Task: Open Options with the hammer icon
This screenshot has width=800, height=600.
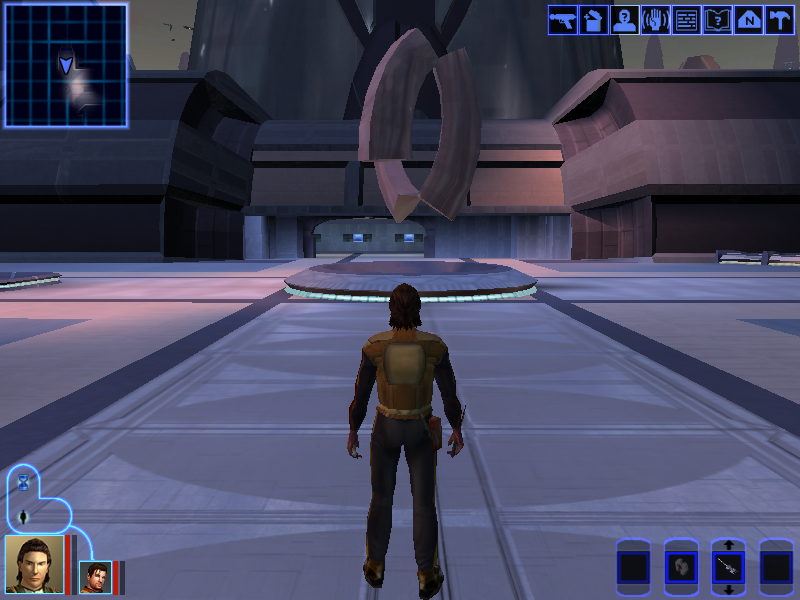Action: tap(779, 20)
